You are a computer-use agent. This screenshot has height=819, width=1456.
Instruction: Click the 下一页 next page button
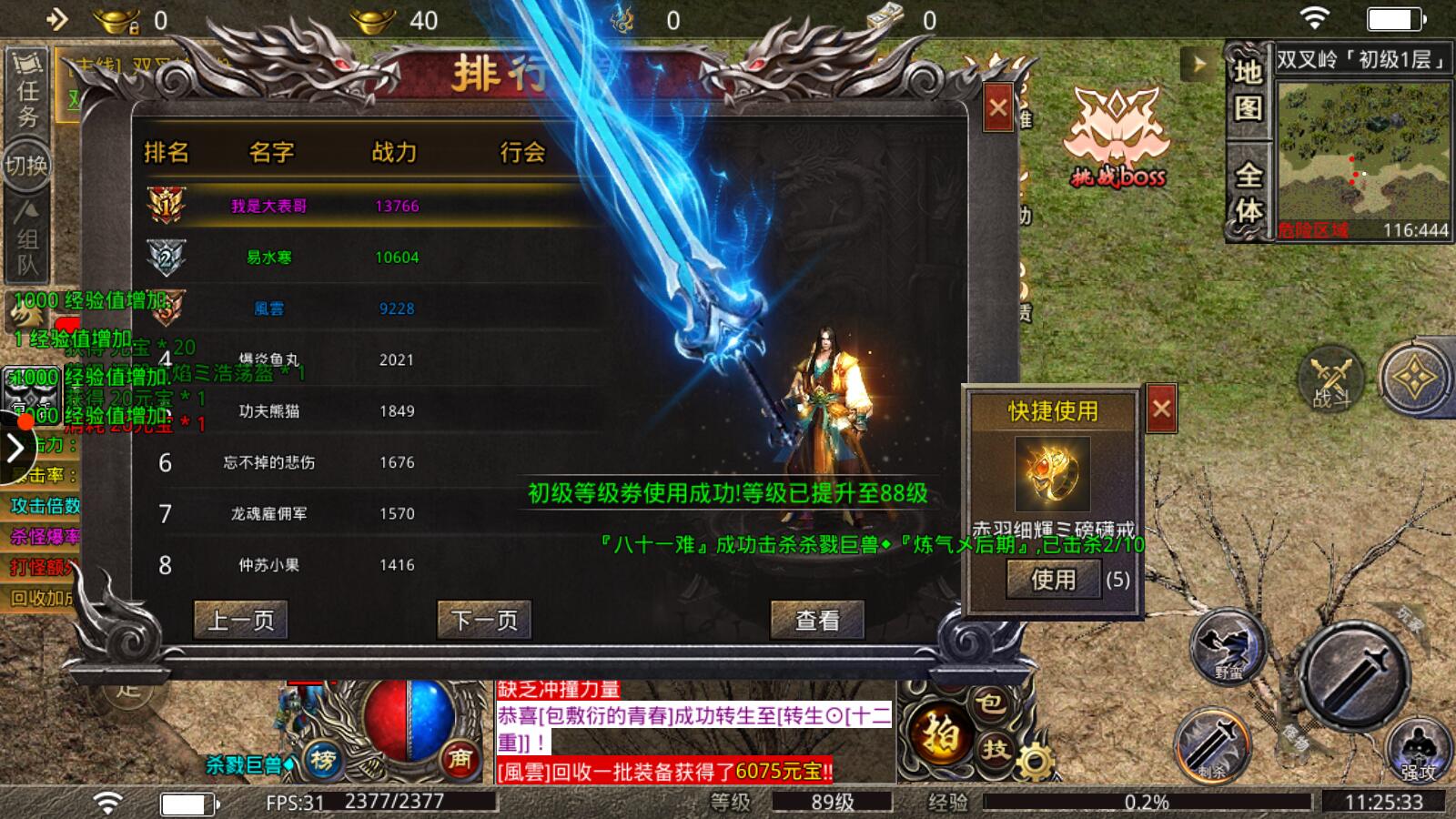pyautogui.click(x=484, y=622)
